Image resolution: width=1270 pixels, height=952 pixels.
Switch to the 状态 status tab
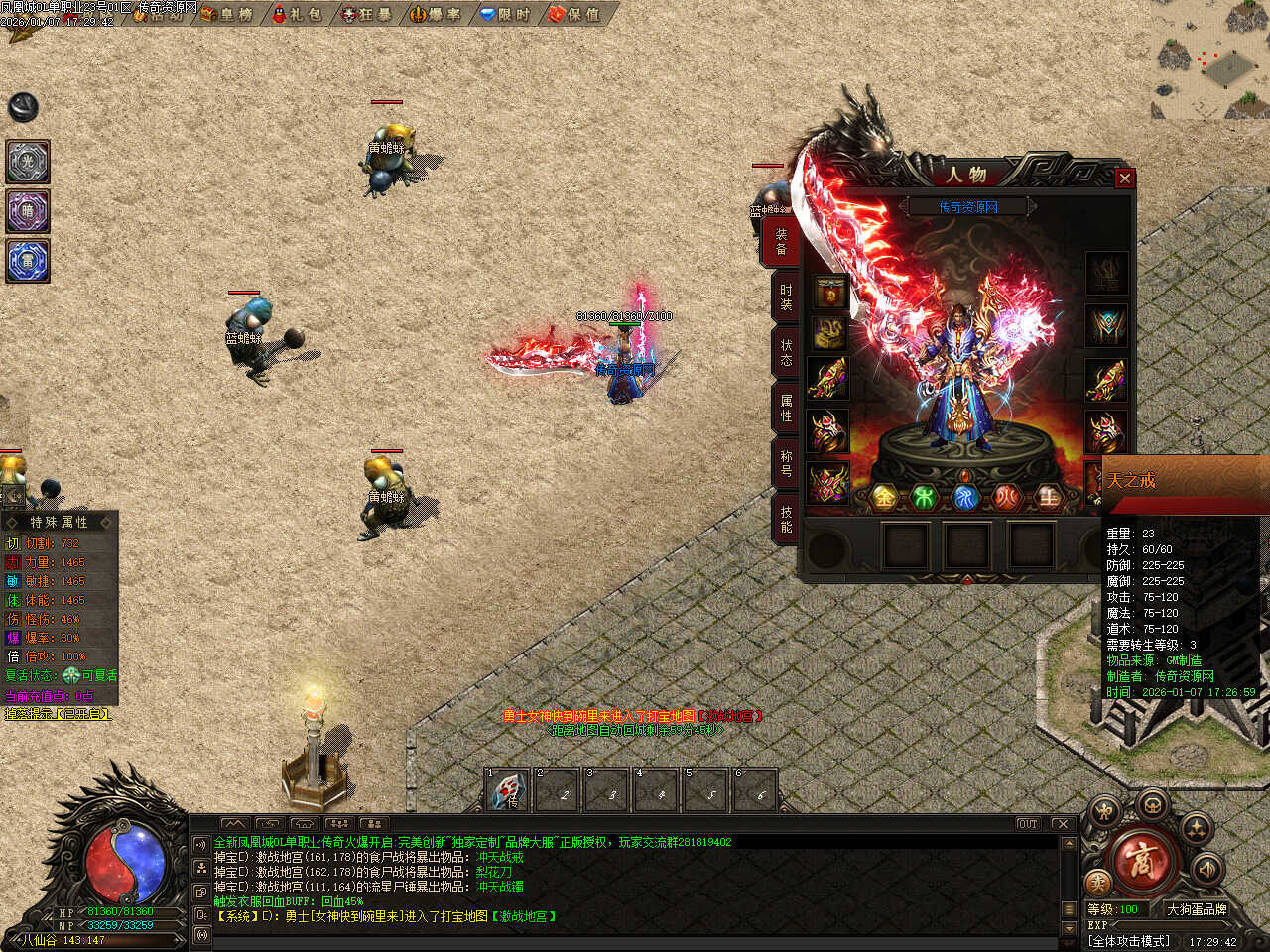pos(786,352)
